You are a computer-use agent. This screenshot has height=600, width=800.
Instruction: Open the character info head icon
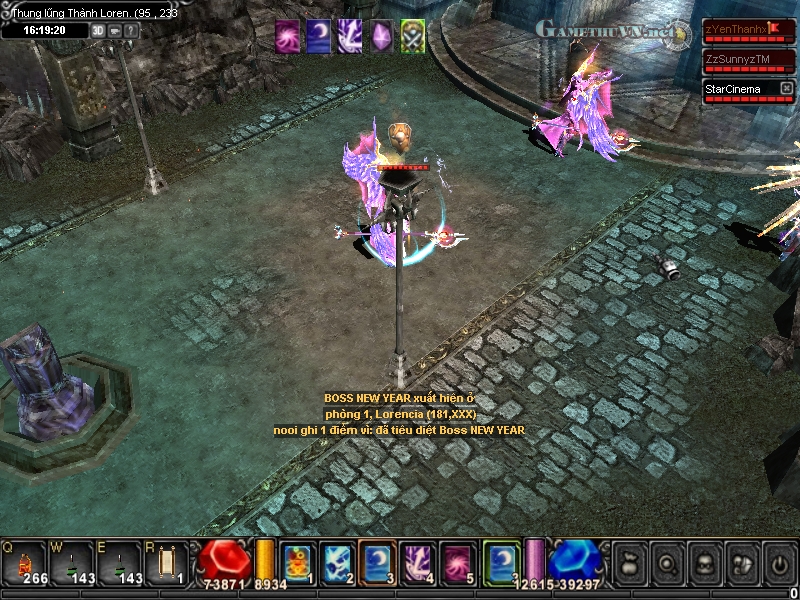[x=703, y=563]
